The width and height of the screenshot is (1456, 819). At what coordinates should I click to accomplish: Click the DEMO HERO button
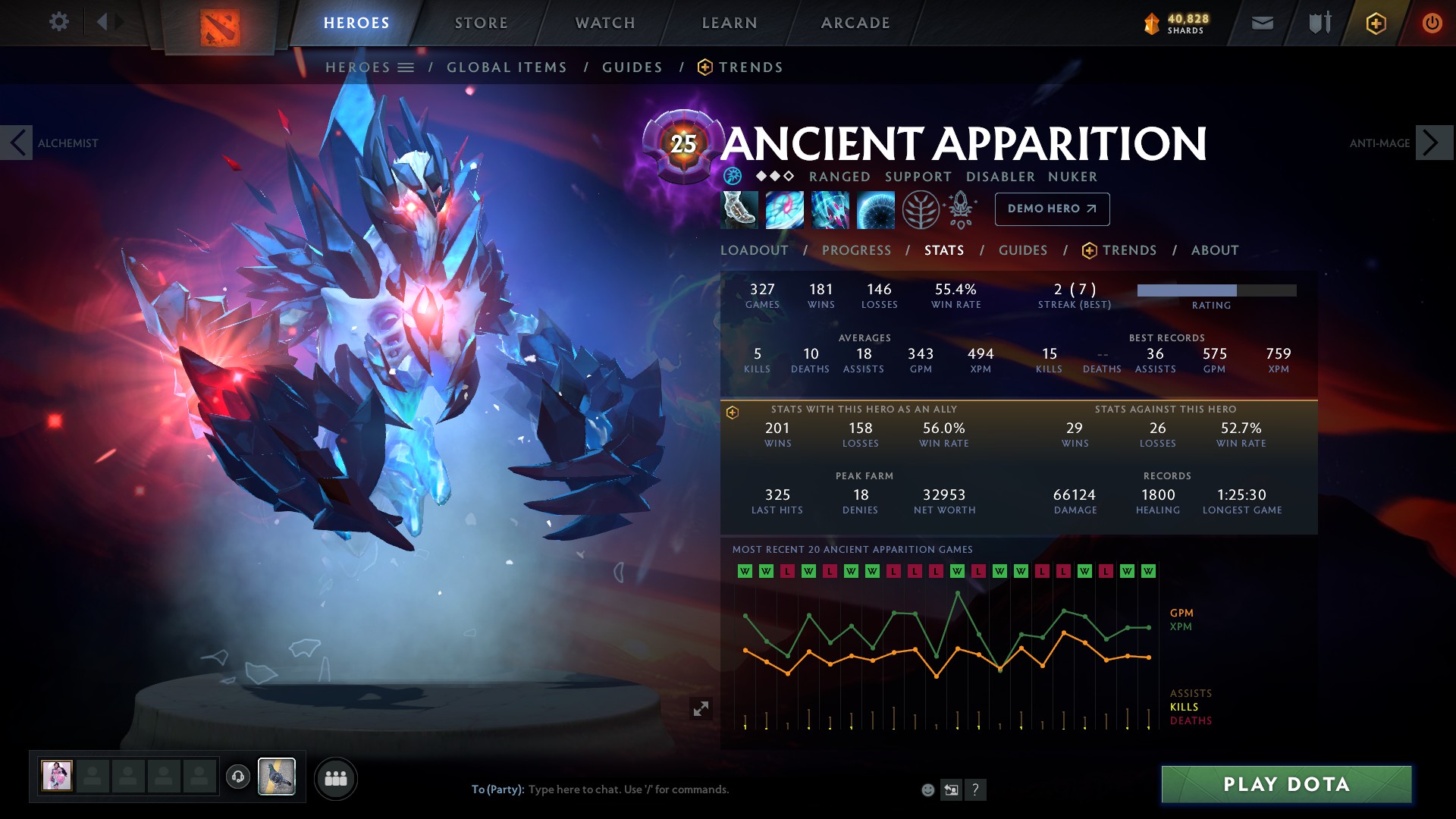[x=1052, y=209]
